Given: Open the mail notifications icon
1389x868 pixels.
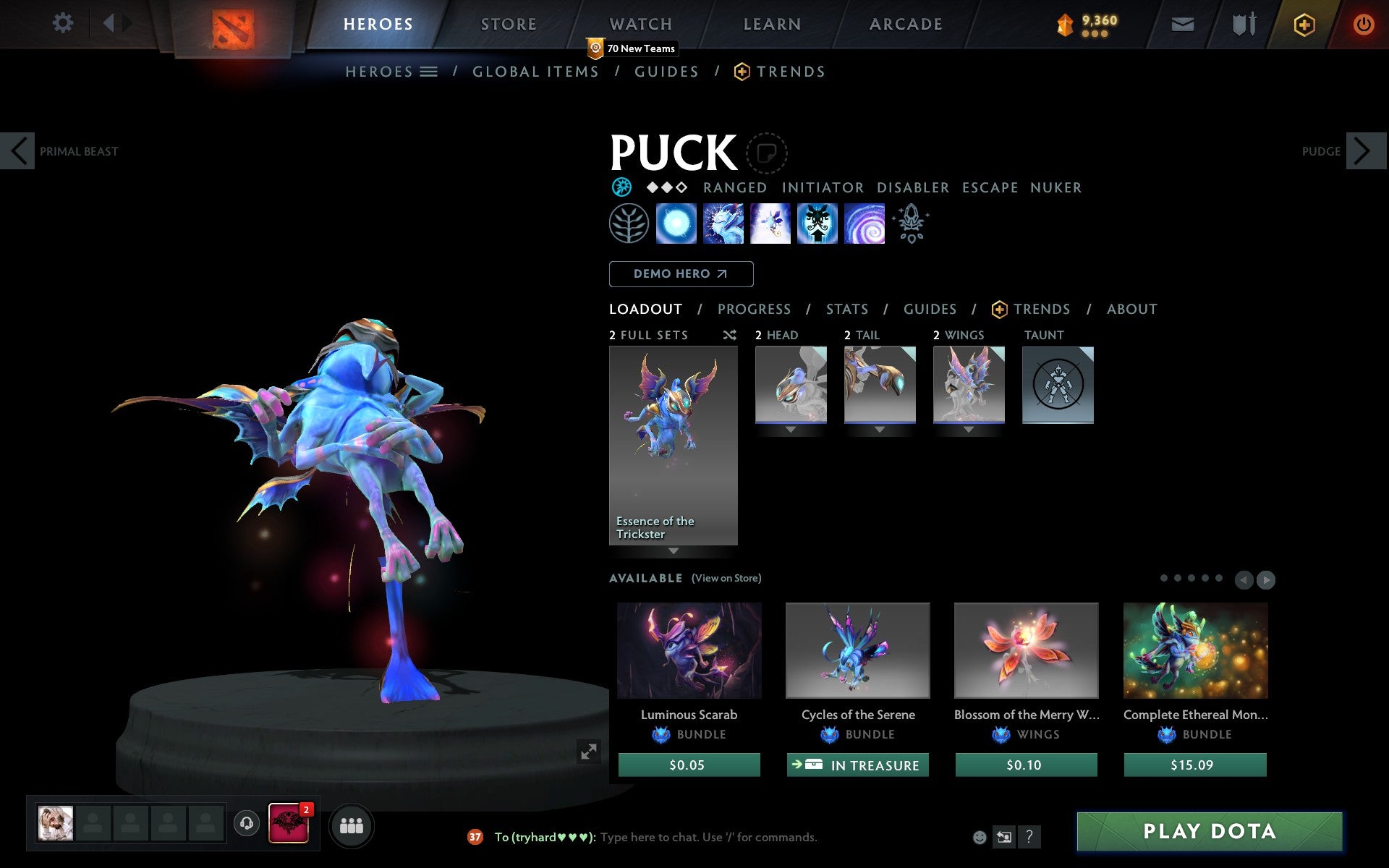Looking at the screenshot, I should point(1182,23).
